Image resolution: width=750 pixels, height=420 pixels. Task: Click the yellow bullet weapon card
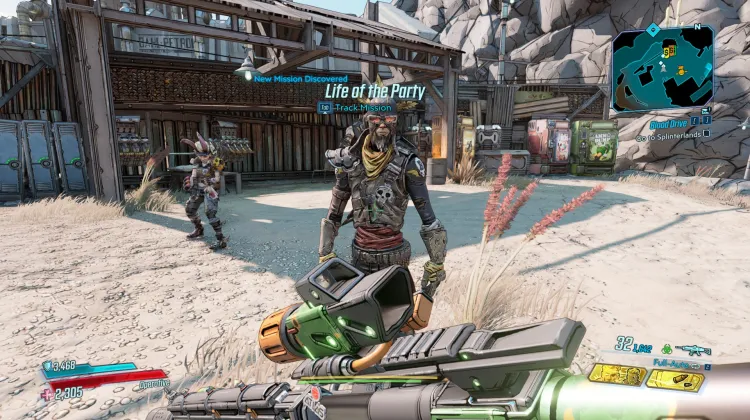(x=675, y=380)
